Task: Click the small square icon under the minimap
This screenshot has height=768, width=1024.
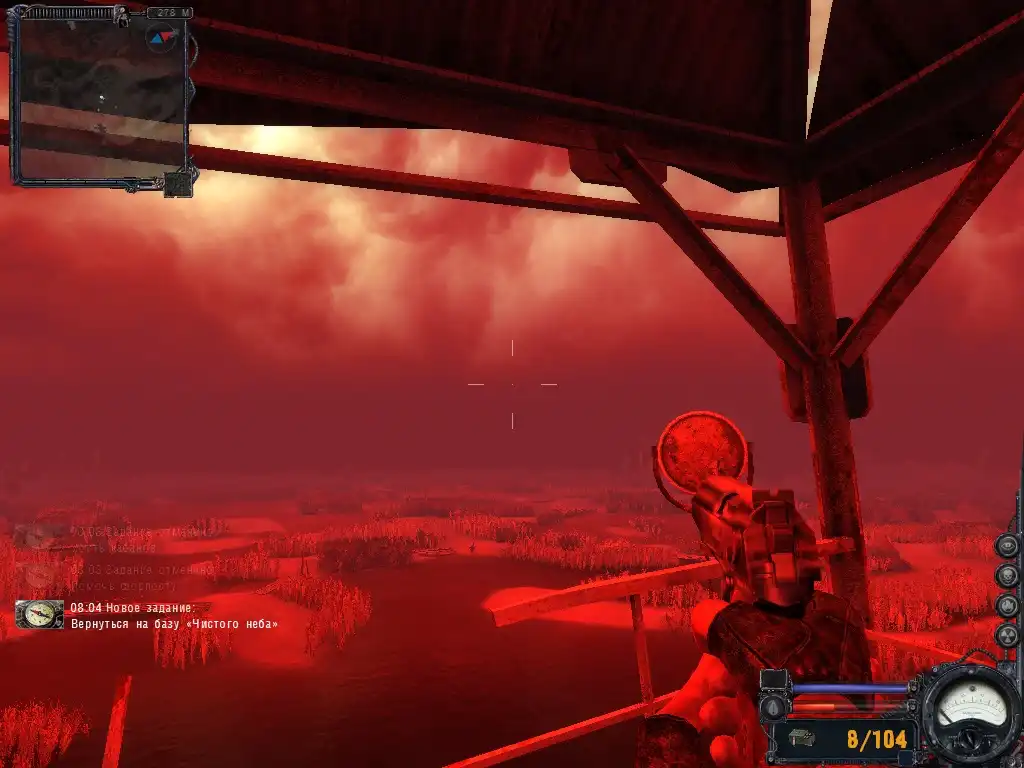Action: coord(178,185)
